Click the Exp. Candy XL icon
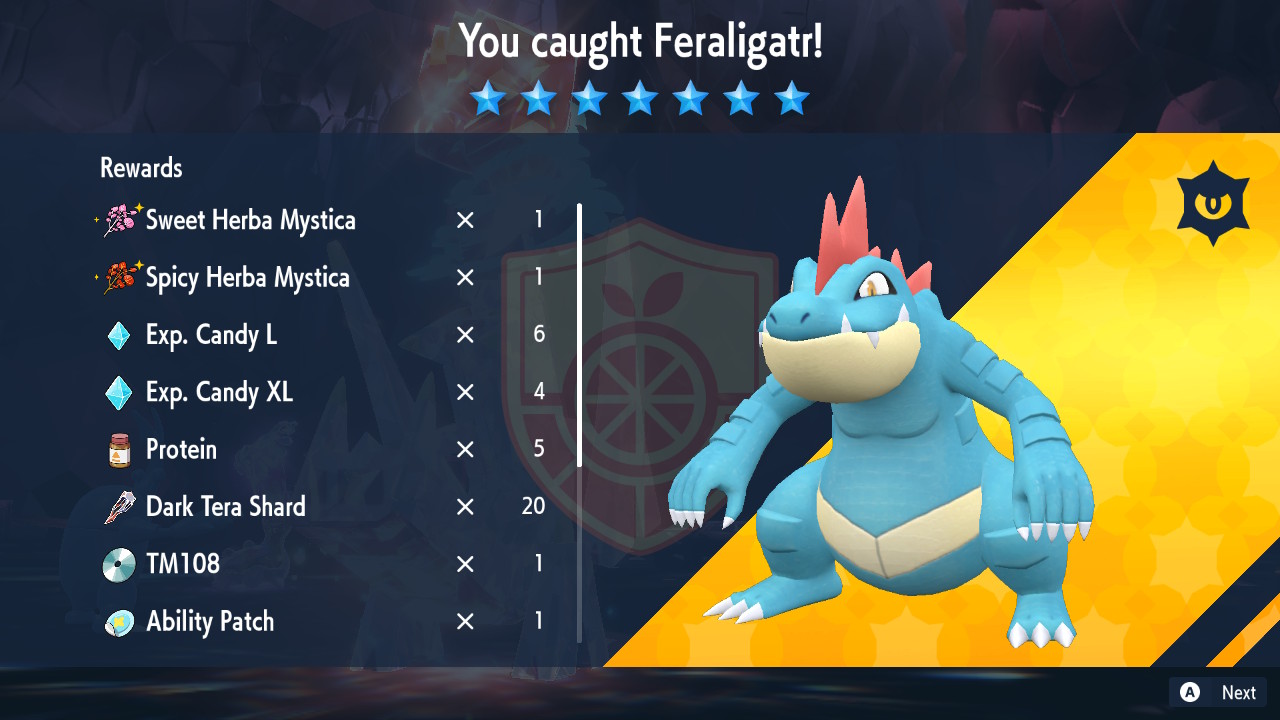 pos(118,392)
